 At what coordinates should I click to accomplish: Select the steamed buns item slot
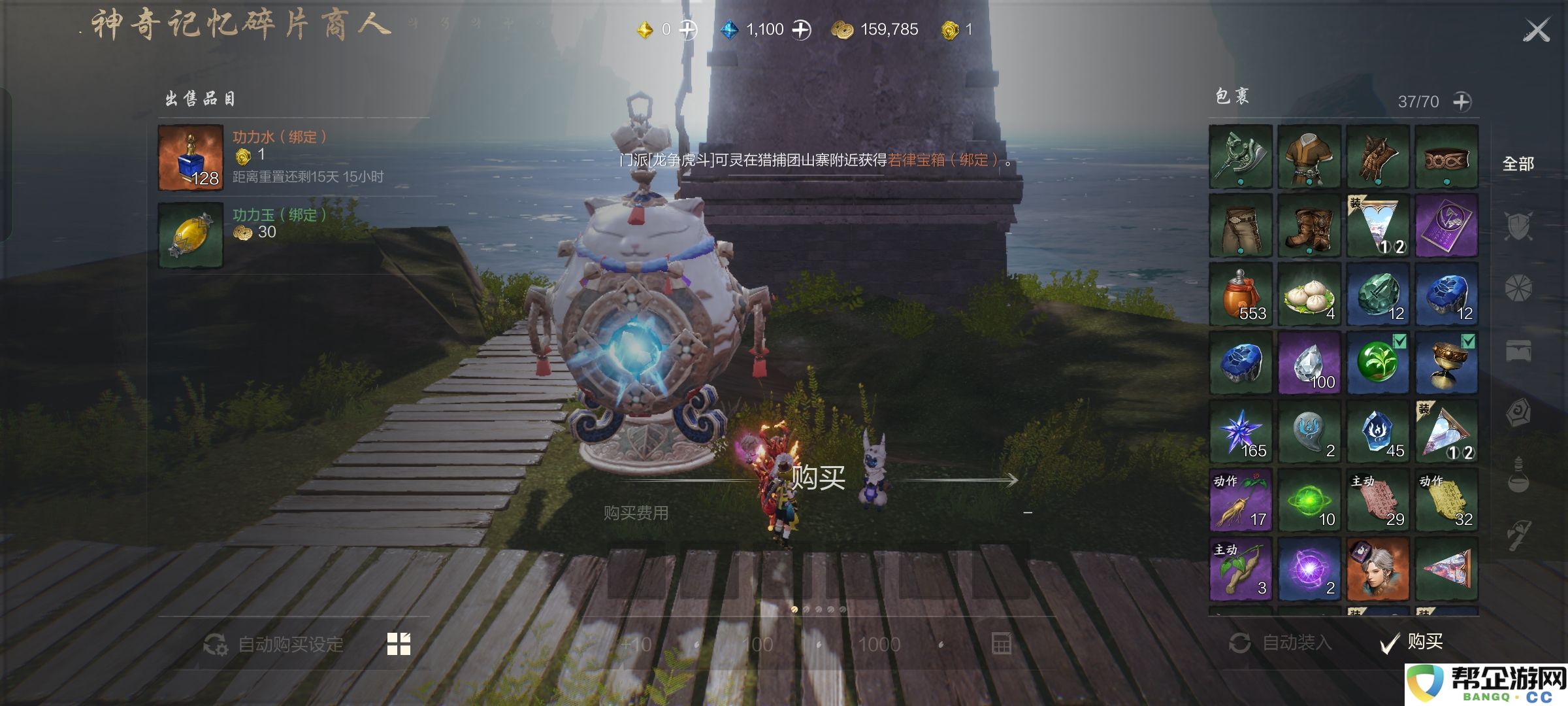[x=1309, y=295]
